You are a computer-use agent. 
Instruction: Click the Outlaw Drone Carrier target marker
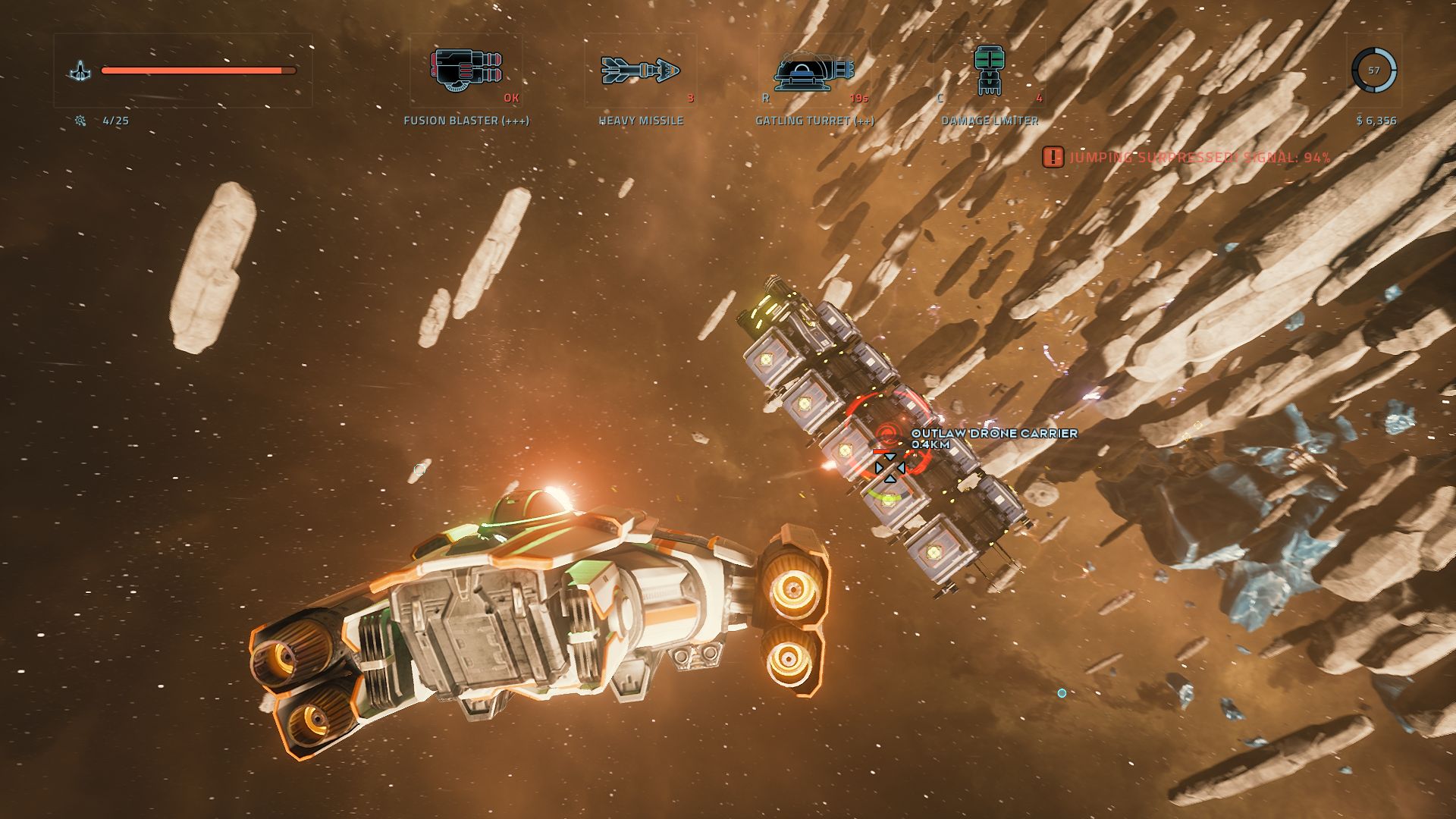coord(889,435)
